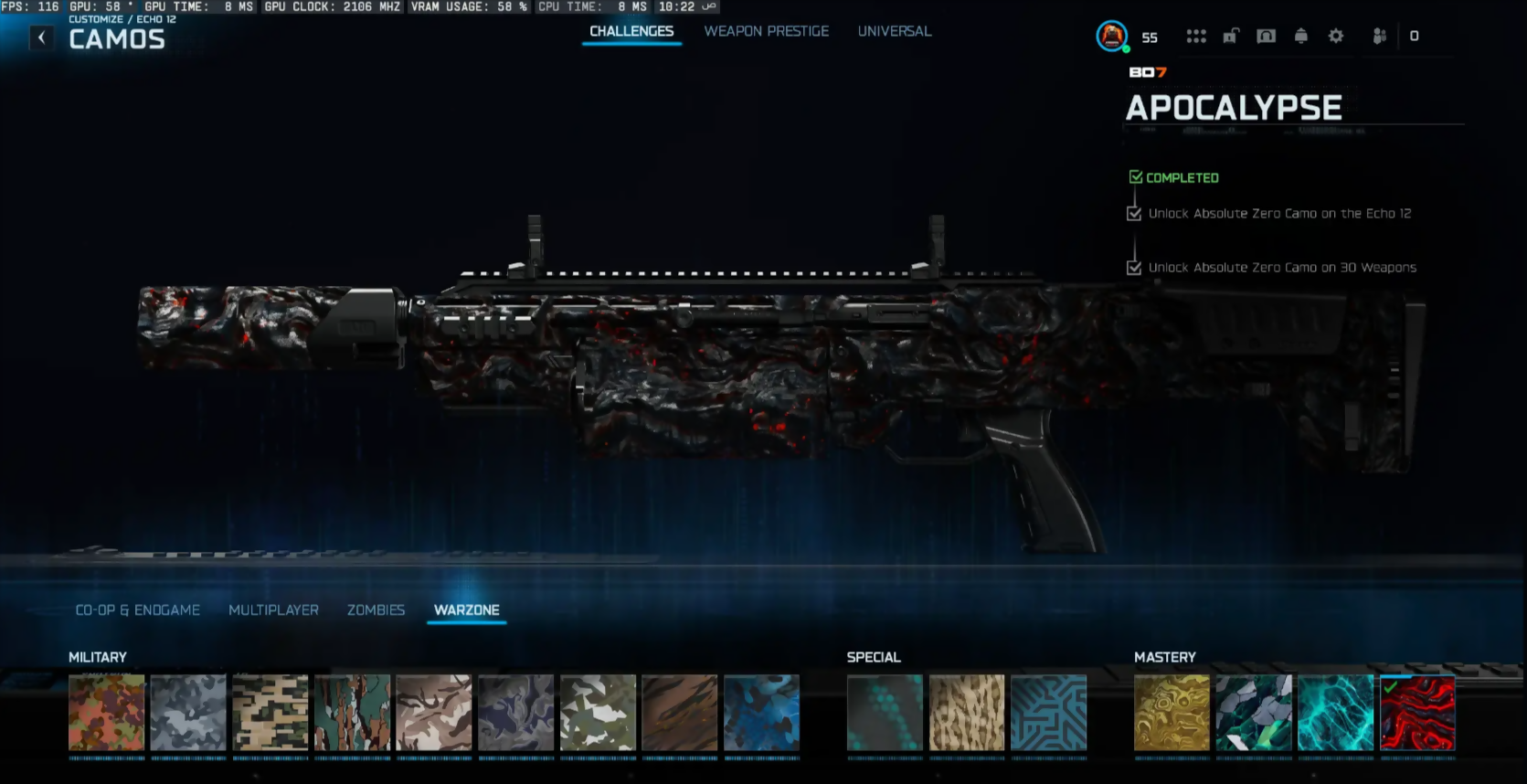Equip the gold mastery camo
1527x784 pixels.
pyautogui.click(x=1172, y=713)
